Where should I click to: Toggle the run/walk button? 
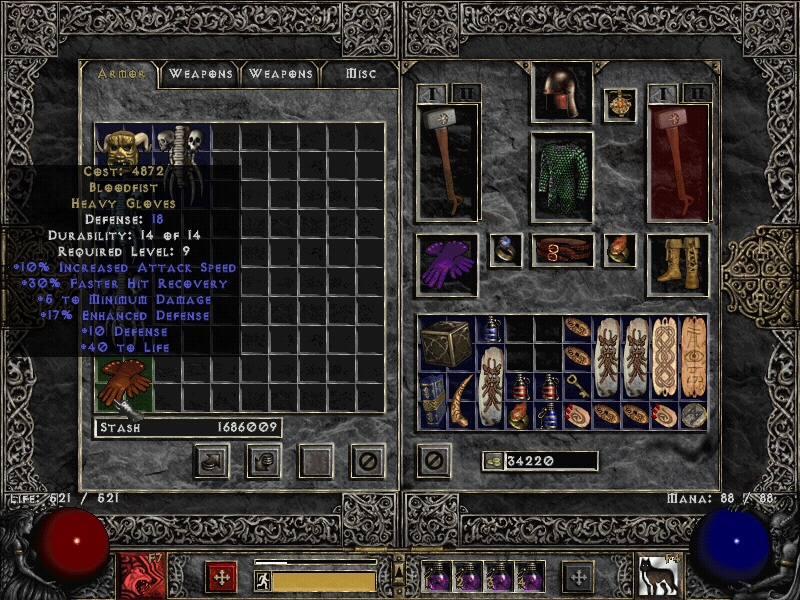[263, 581]
